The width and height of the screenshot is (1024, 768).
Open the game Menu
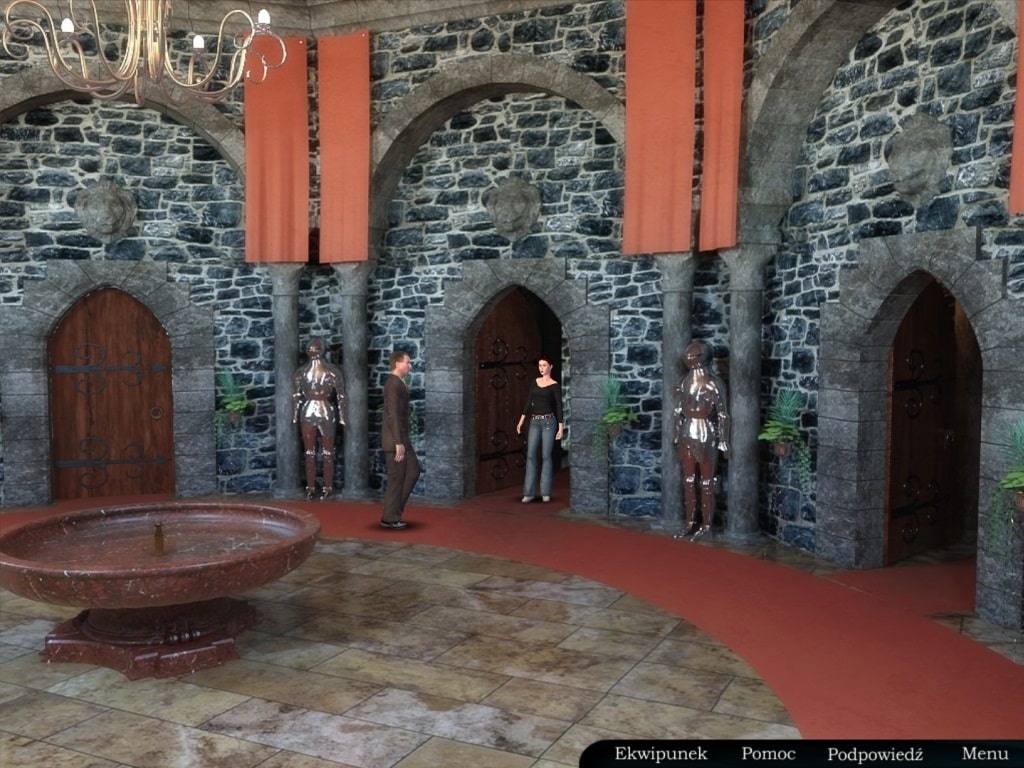tap(984, 754)
